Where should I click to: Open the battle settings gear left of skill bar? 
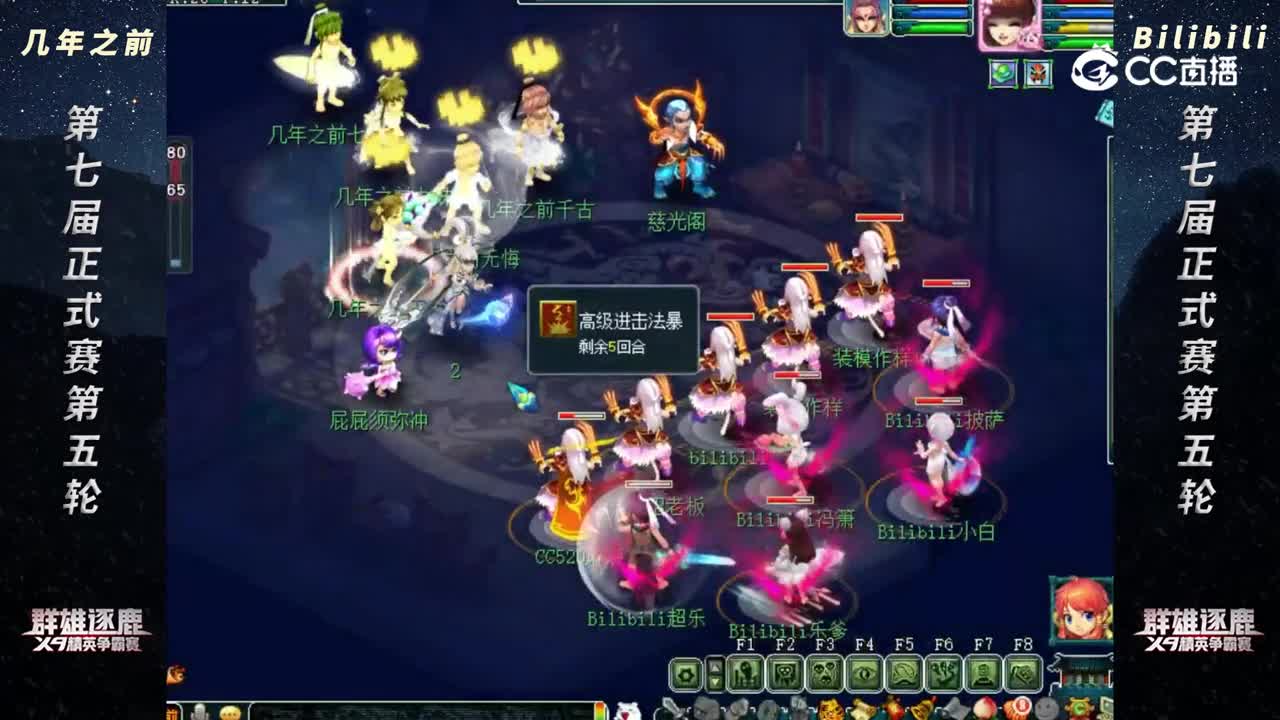[x=685, y=673]
